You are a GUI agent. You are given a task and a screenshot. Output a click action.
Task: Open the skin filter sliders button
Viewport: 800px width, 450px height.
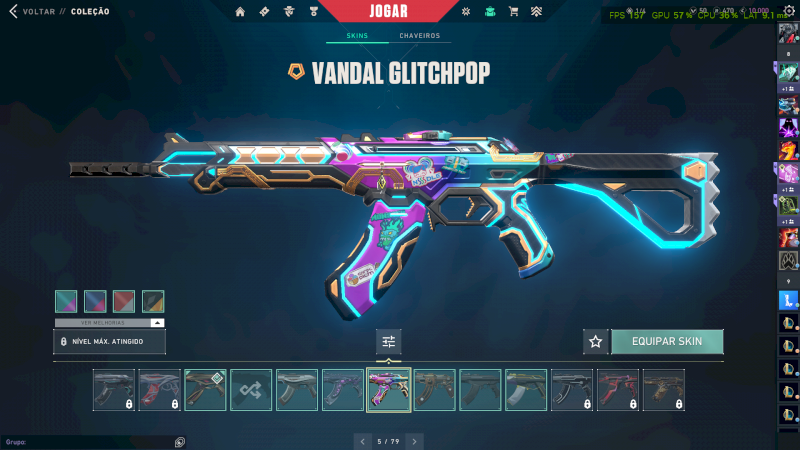[389, 342]
